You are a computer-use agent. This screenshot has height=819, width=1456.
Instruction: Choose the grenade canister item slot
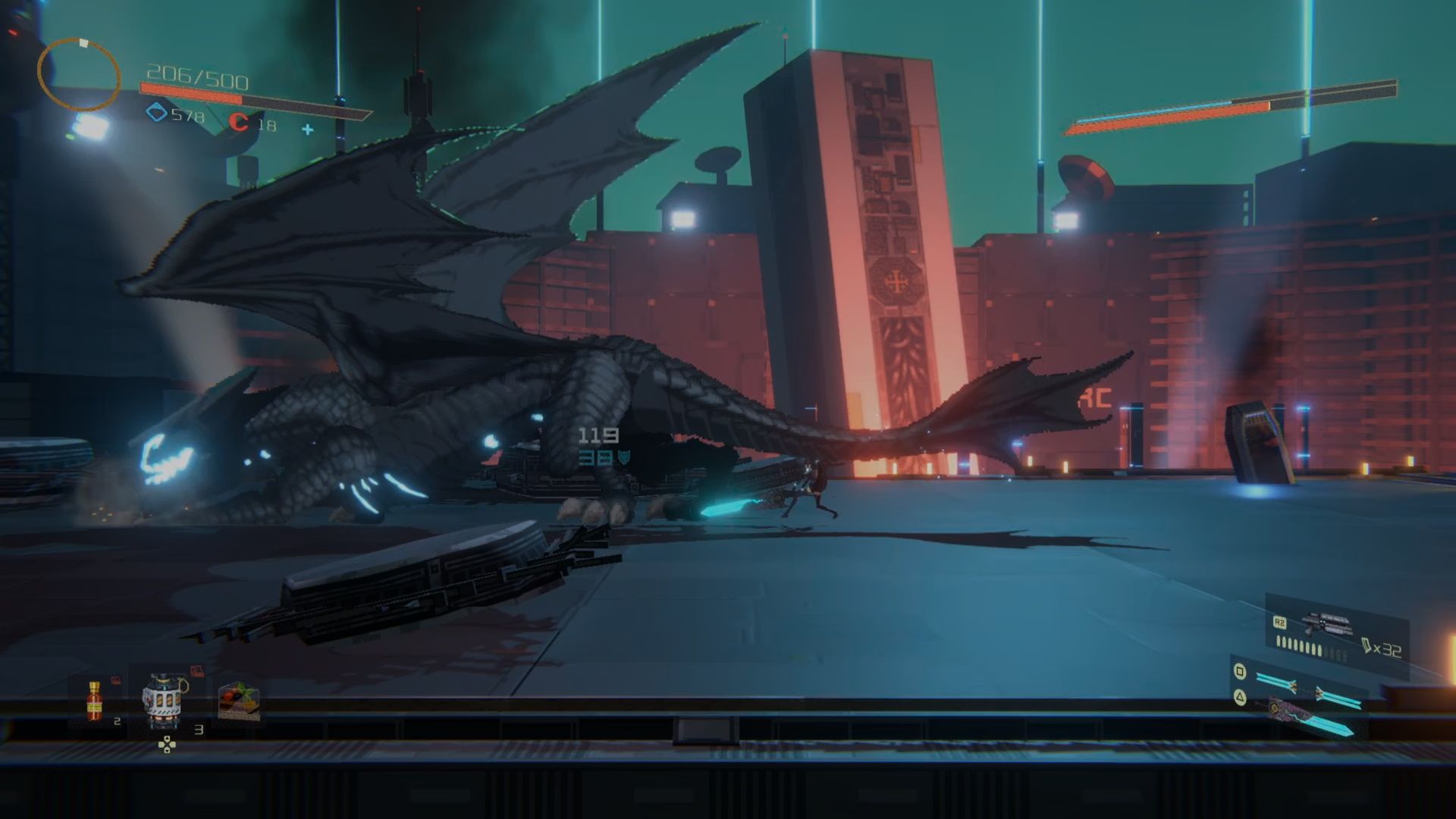point(165,701)
